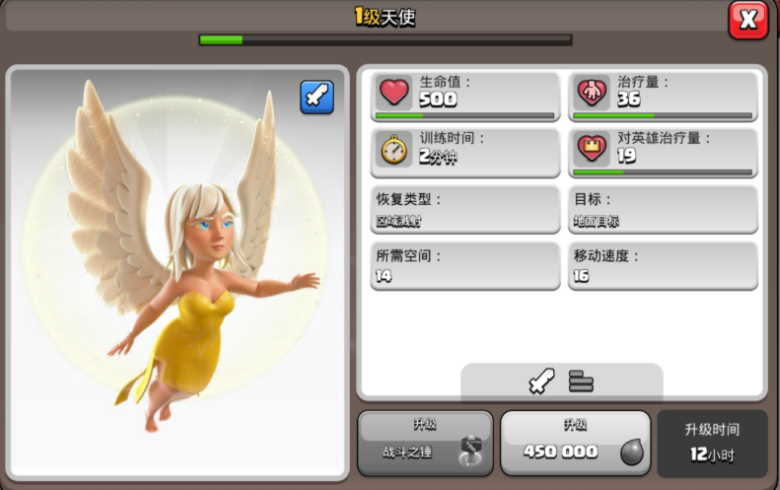The height and width of the screenshot is (490, 780).
Task: Upgrade for 450 000 elixir
Action: [x=575, y=442]
